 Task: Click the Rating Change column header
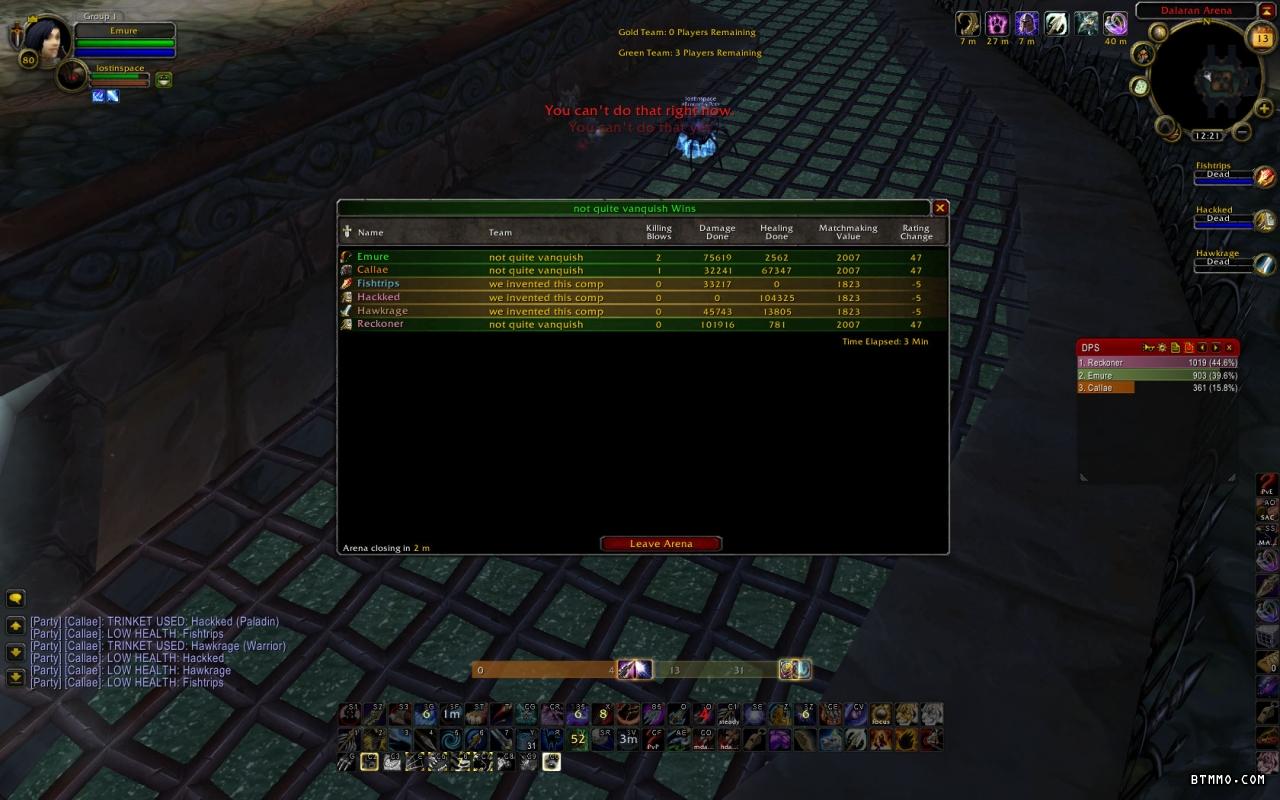point(916,232)
